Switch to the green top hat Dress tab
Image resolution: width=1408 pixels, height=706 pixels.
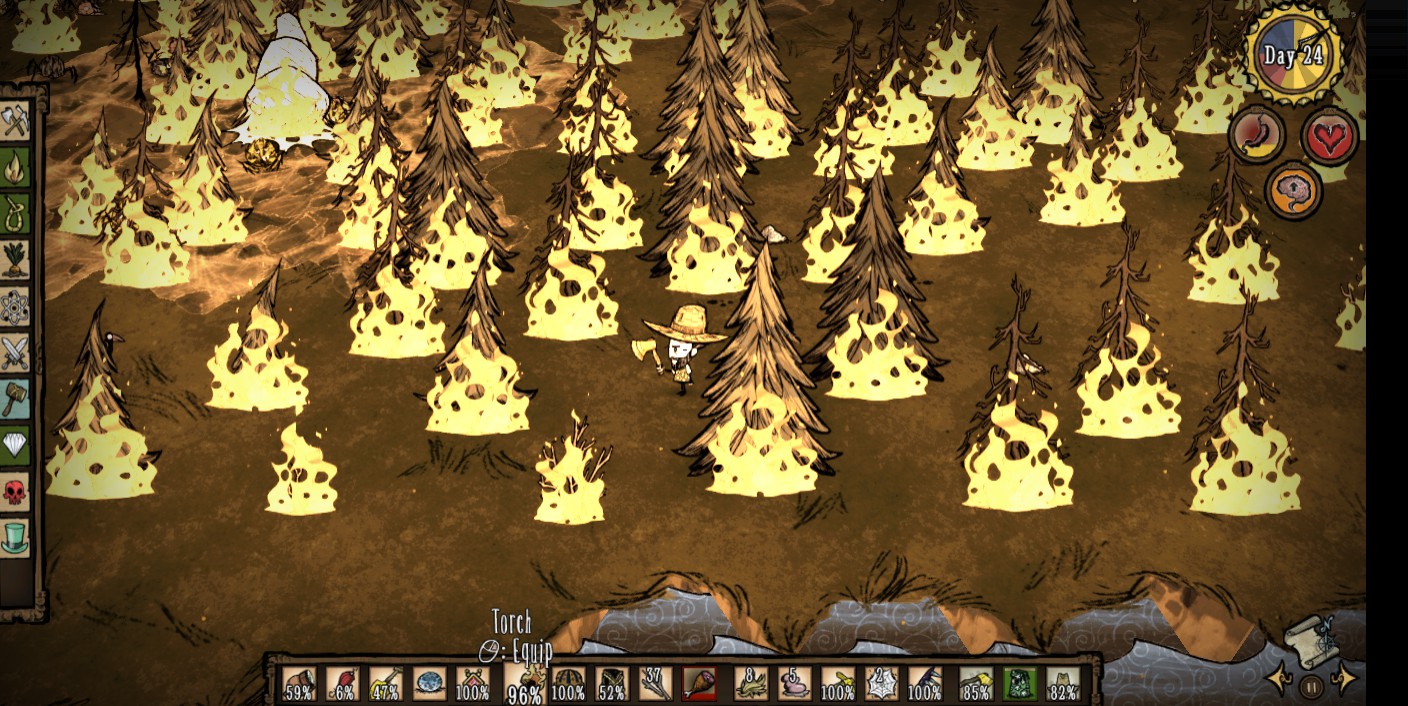[15, 537]
